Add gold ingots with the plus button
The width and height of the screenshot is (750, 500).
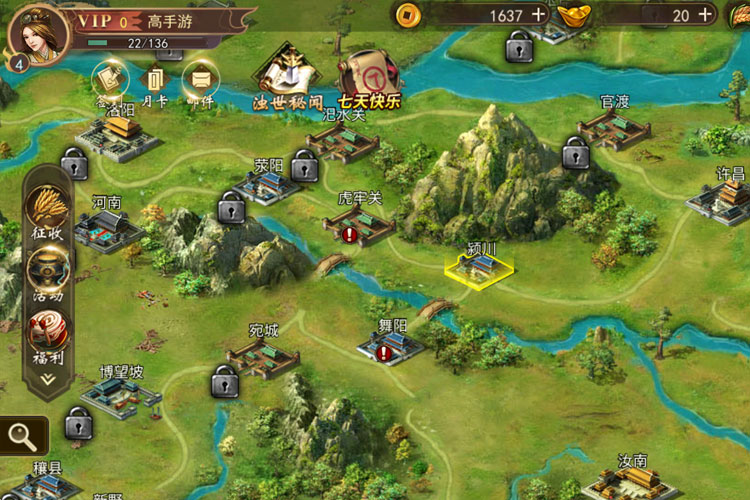tap(706, 15)
